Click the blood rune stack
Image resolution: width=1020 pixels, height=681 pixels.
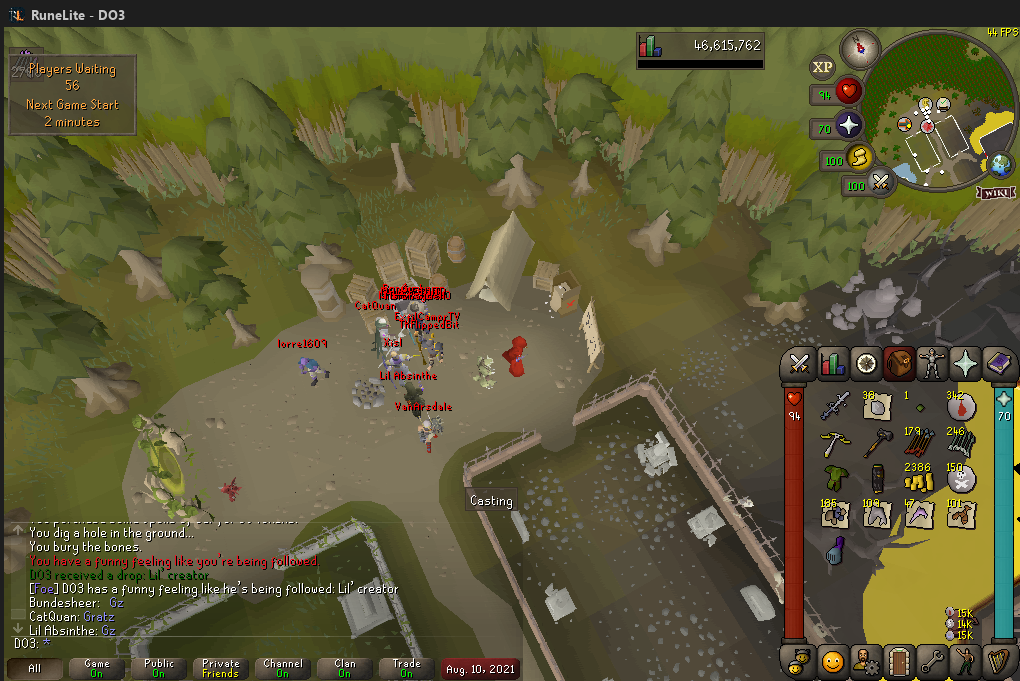point(961,405)
